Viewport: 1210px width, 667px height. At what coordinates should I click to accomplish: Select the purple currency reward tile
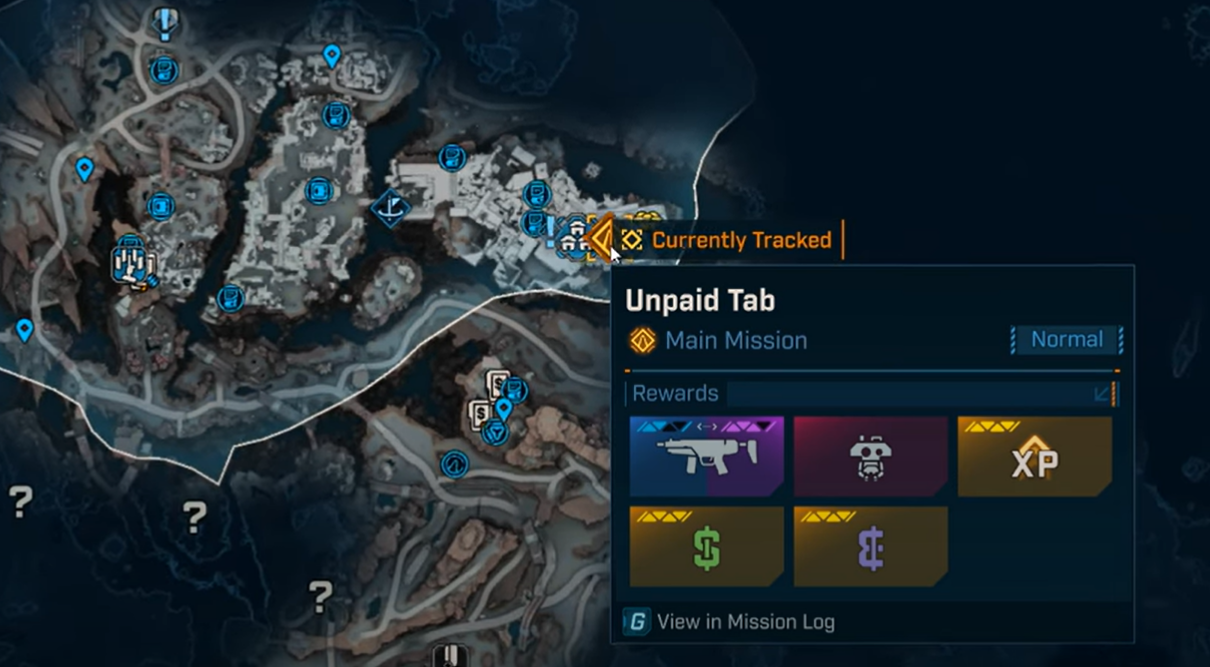click(x=870, y=547)
